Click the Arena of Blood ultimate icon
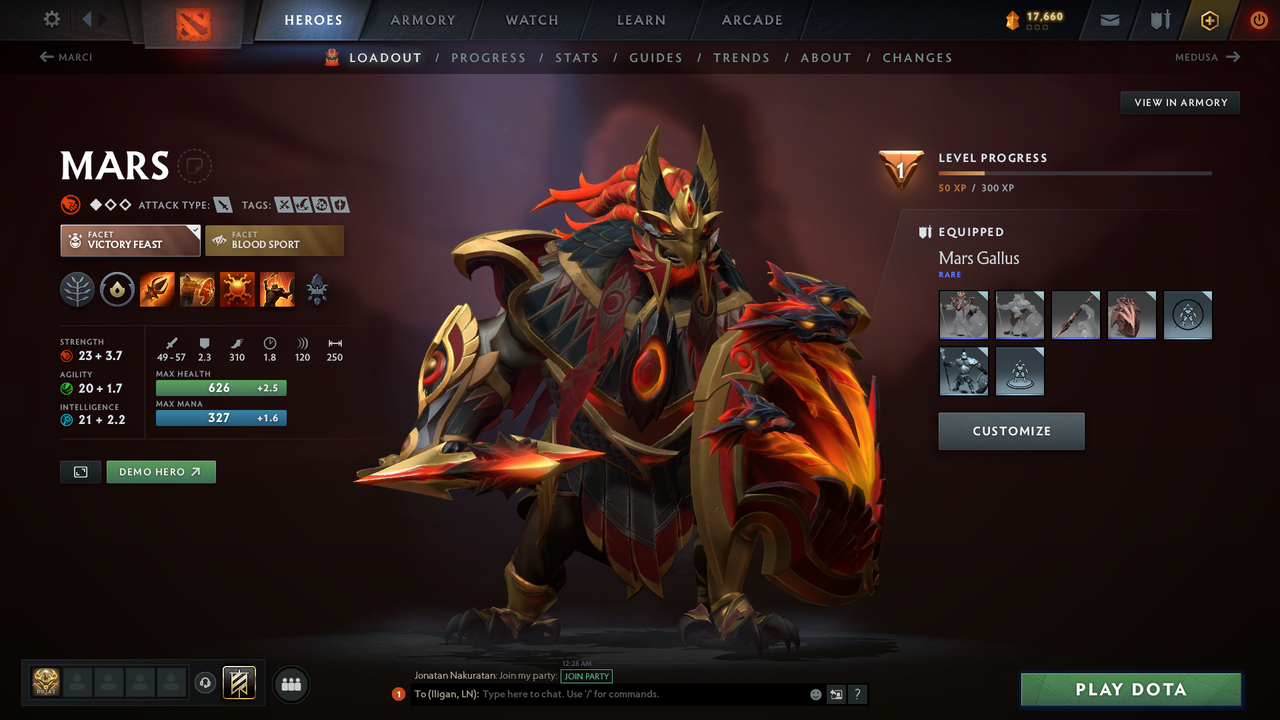This screenshot has height=720, width=1280. (x=277, y=289)
